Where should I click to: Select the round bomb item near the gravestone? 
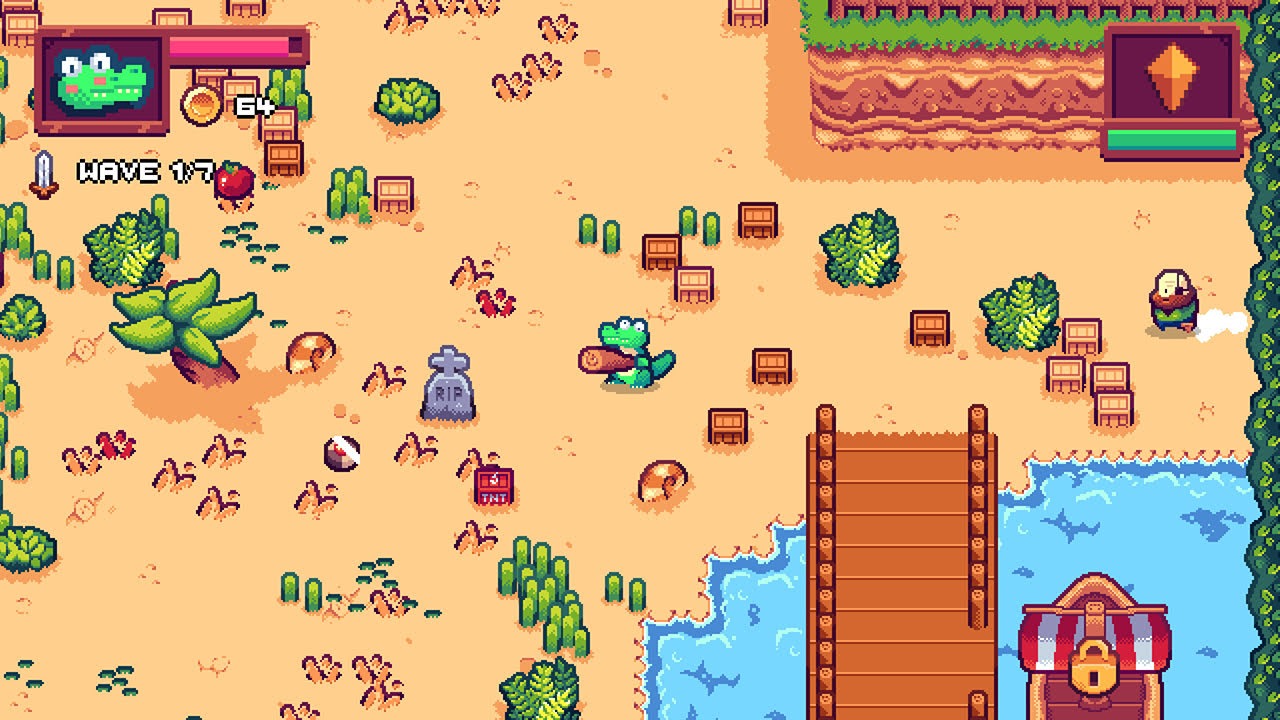[340, 455]
